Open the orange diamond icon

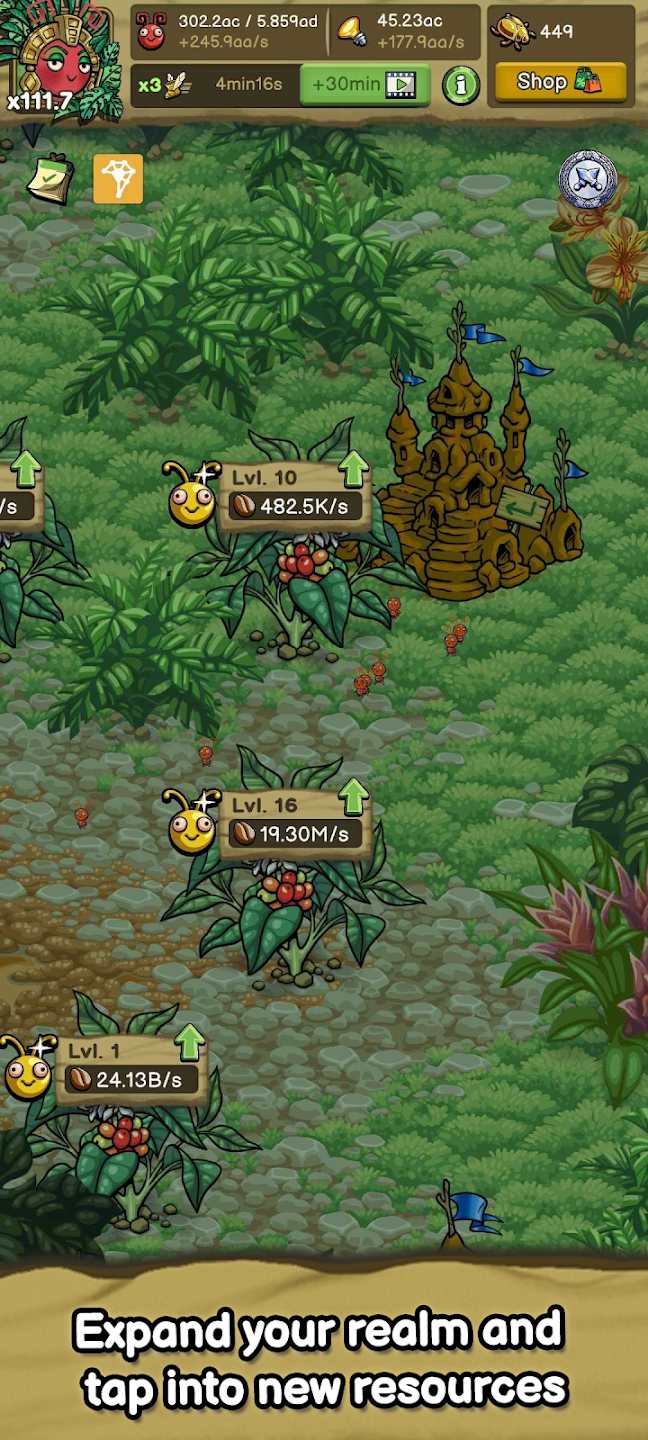[x=118, y=179]
